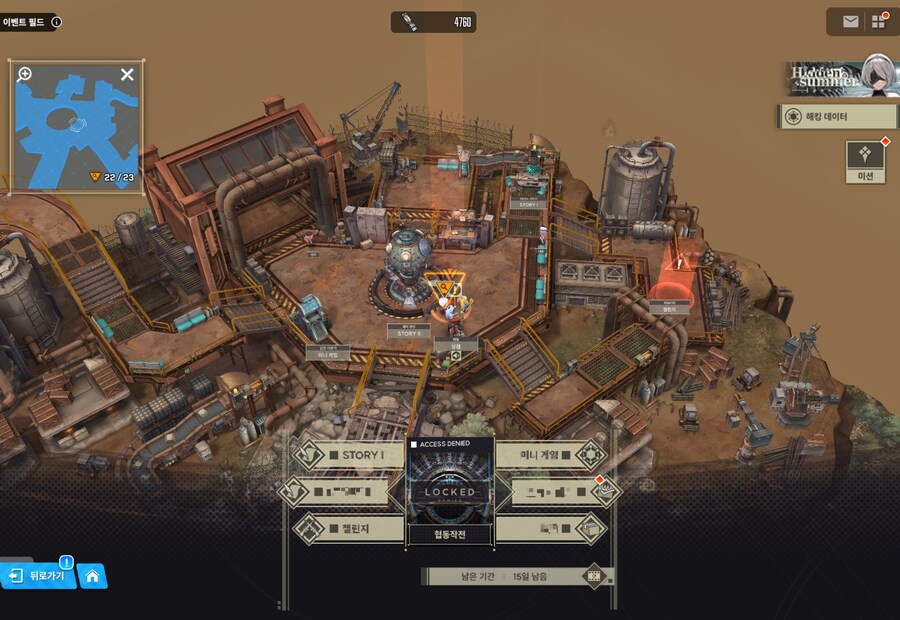Viewport: 900px width, 620px height.
Task: Open the 챌린지 challenge entry
Action: [349, 527]
